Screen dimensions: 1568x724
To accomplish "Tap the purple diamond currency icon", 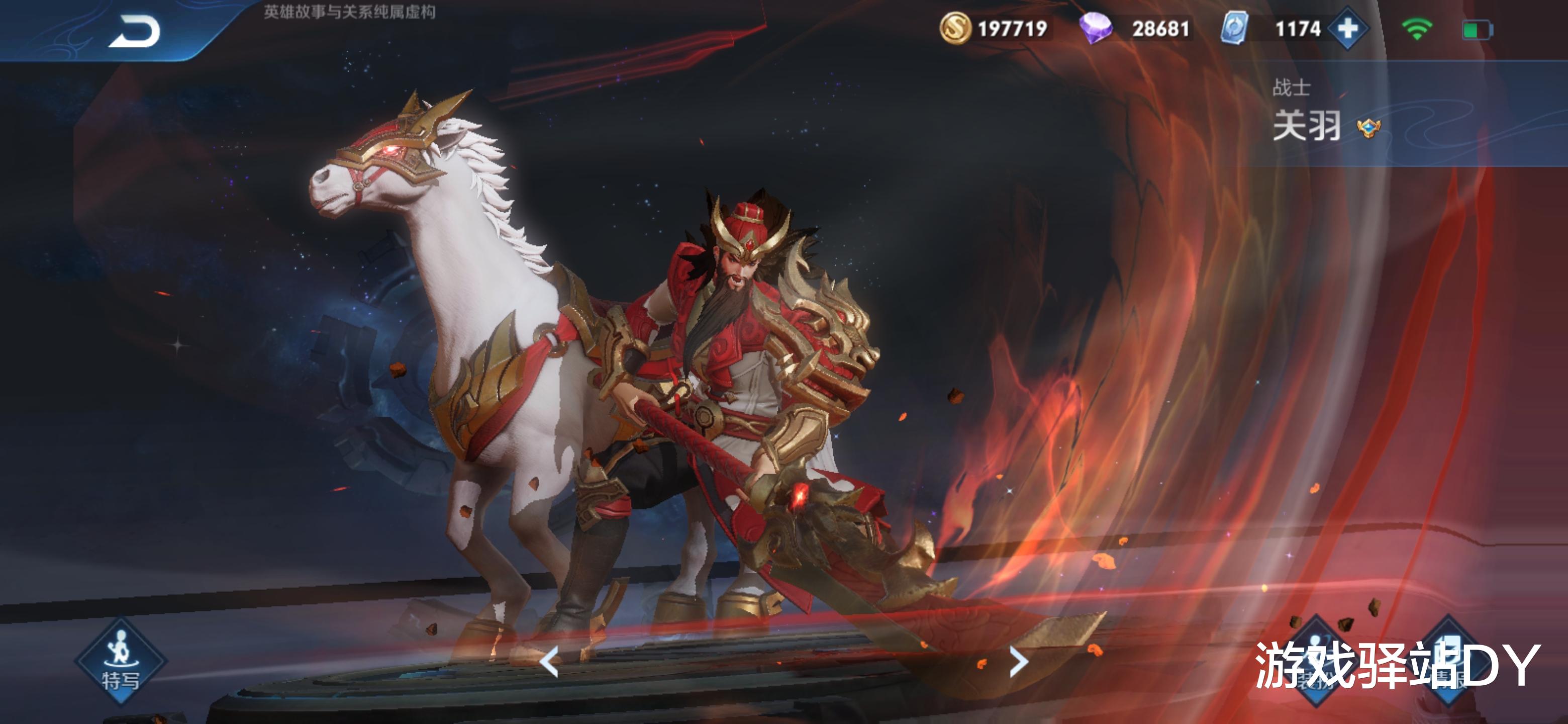I will (1095, 28).
